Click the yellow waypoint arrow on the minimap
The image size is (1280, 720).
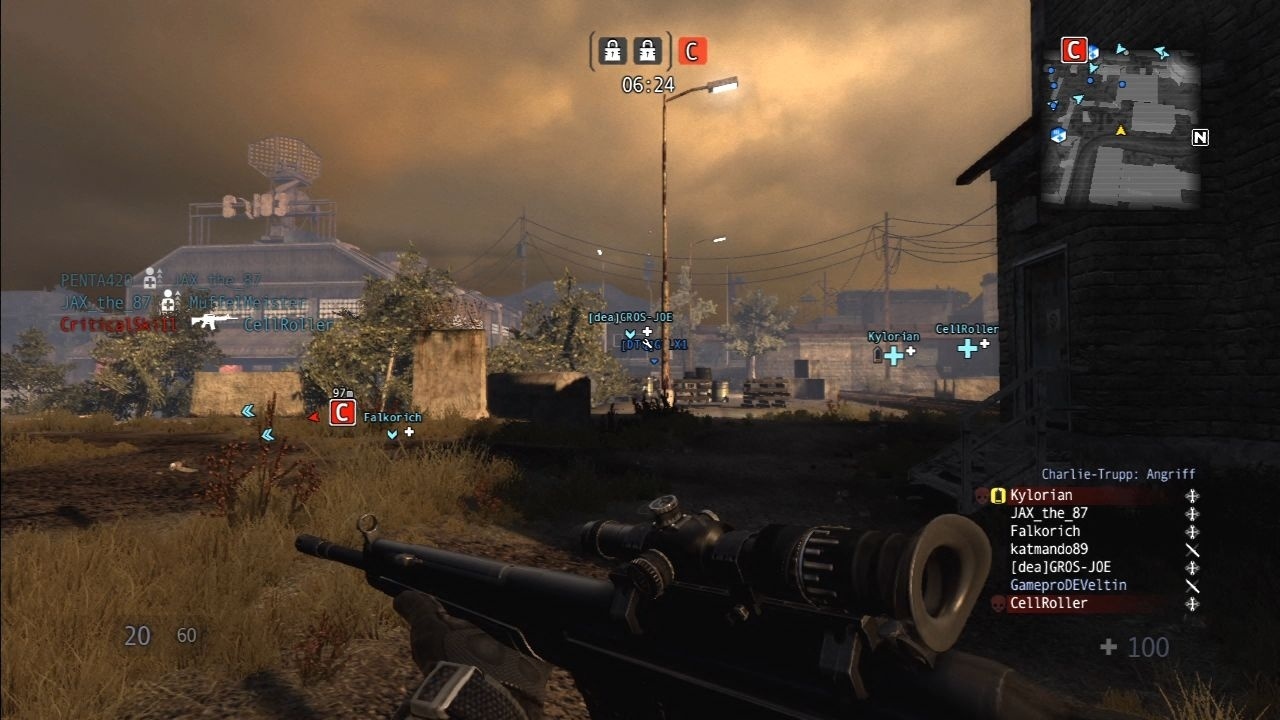pos(1122,128)
